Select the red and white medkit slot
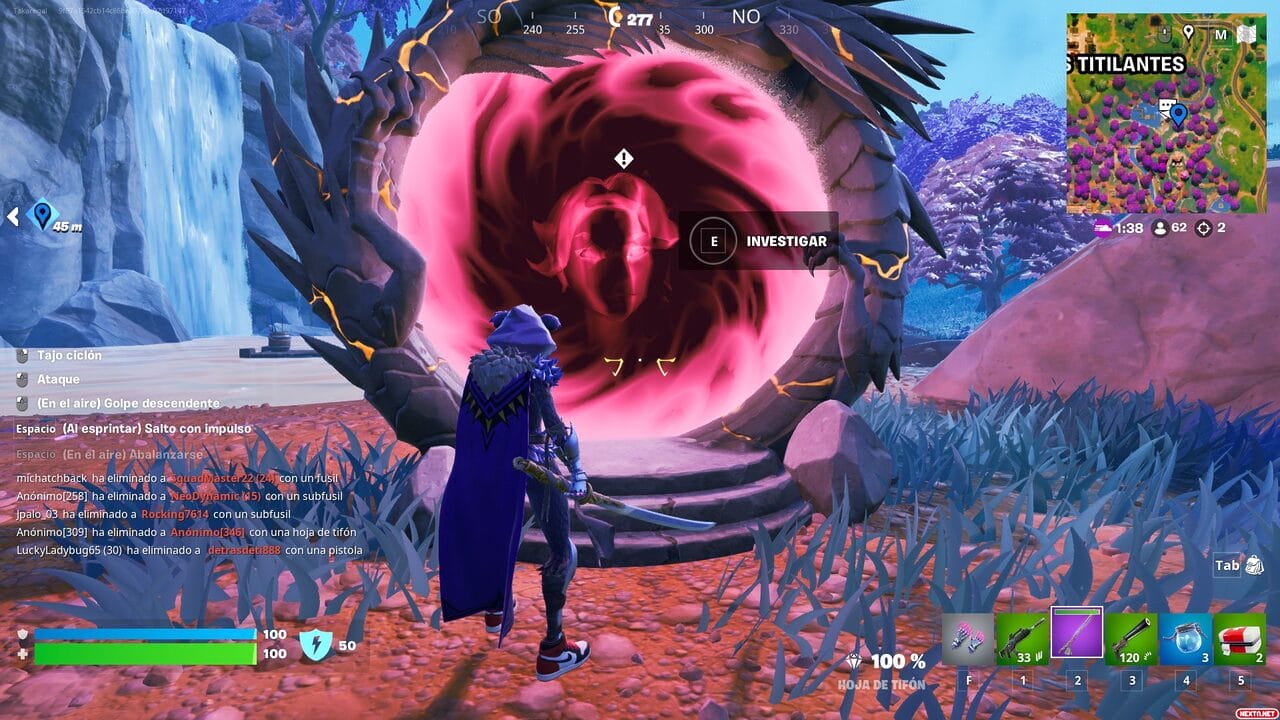This screenshot has height=720, width=1280. (1239, 638)
